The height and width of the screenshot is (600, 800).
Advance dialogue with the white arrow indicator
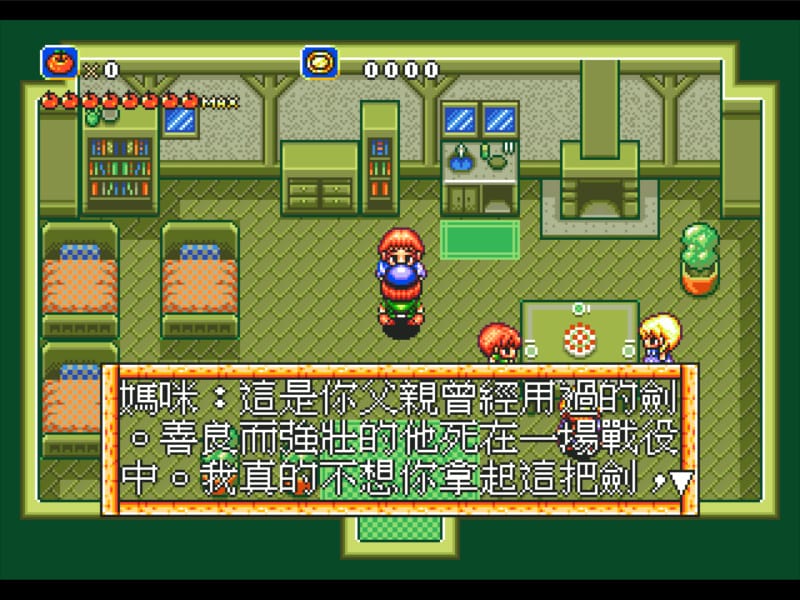pyautogui.click(x=681, y=483)
